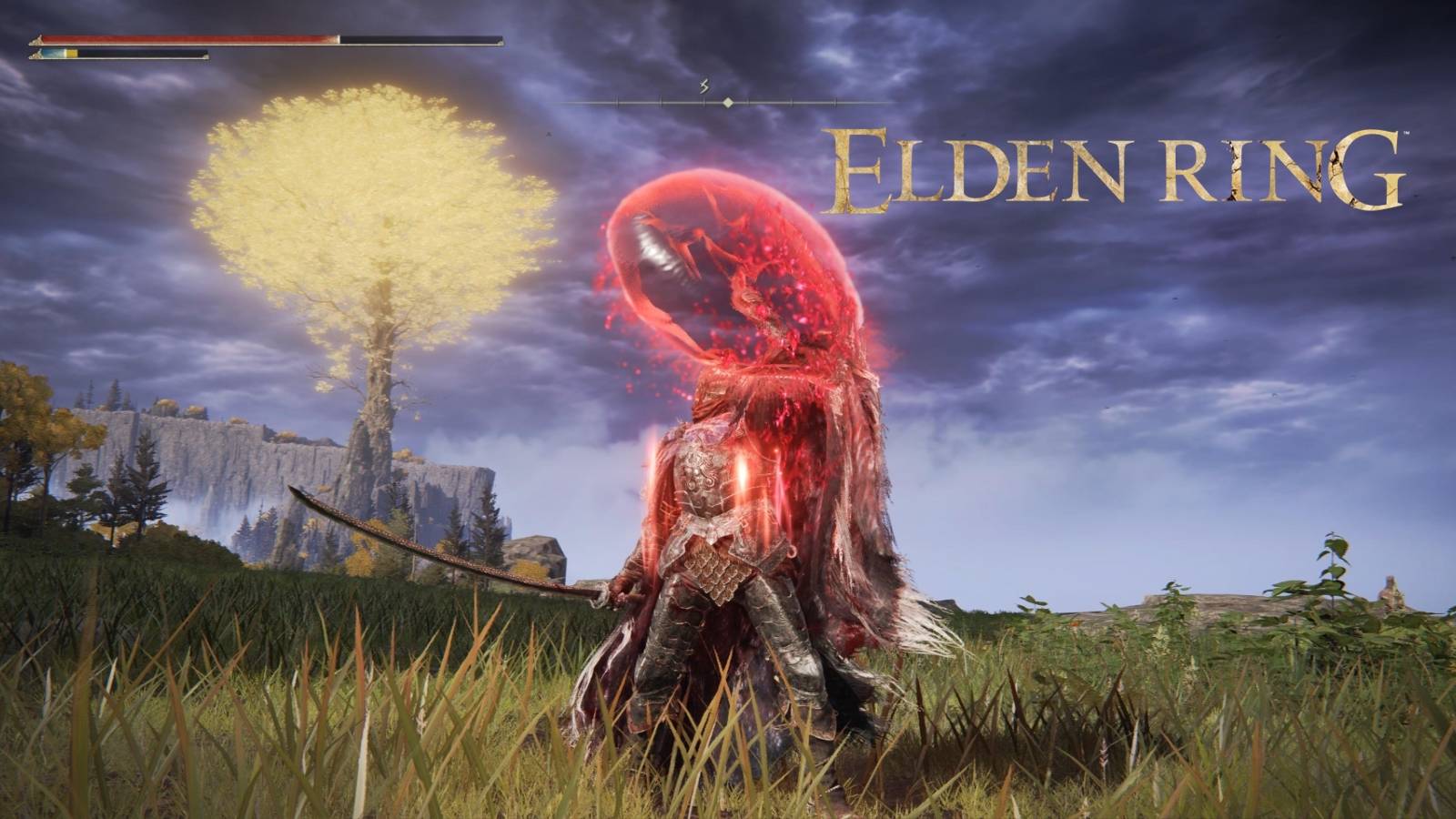The image size is (1456, 819).
Task: Click the compass tick left of the diamond marker
Action: [703, 102]
